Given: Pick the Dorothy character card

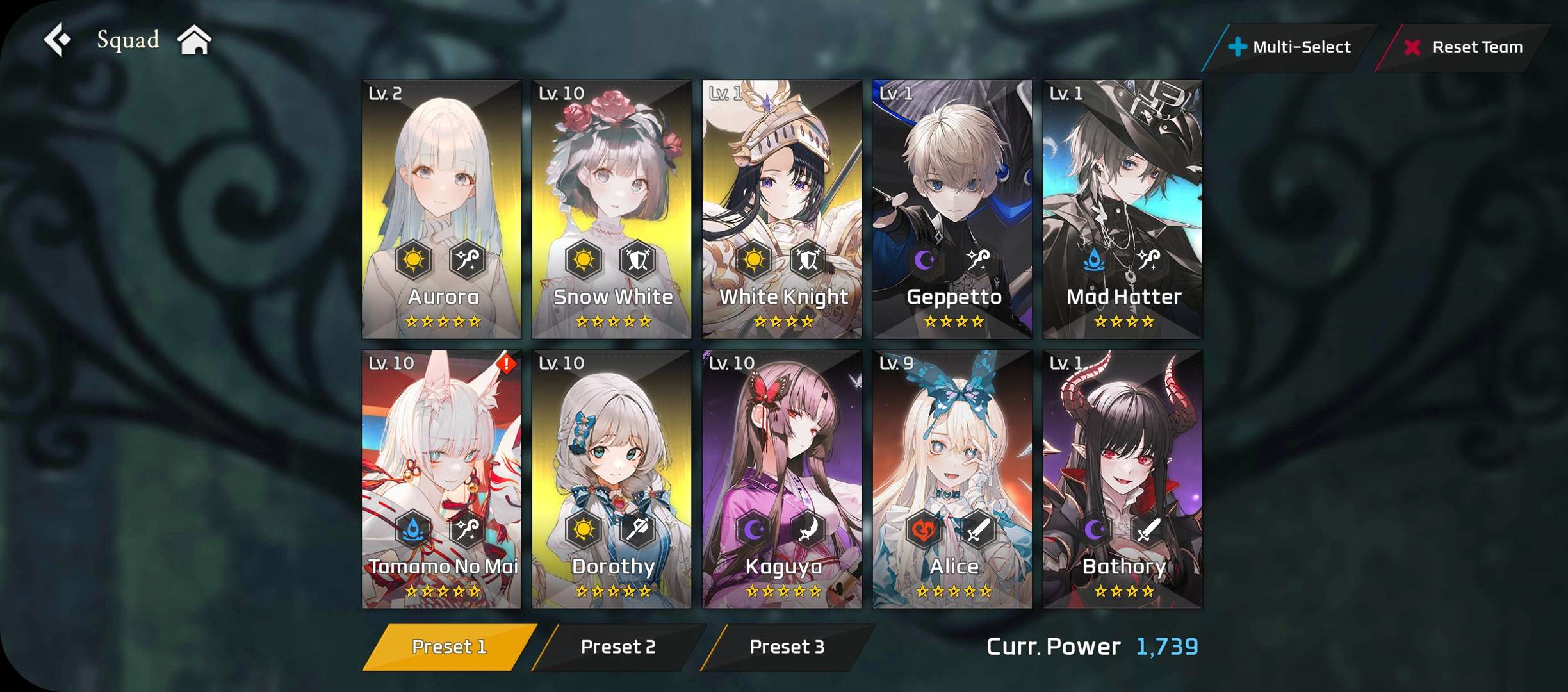Looking at the screenshot, I should point(612,479).
